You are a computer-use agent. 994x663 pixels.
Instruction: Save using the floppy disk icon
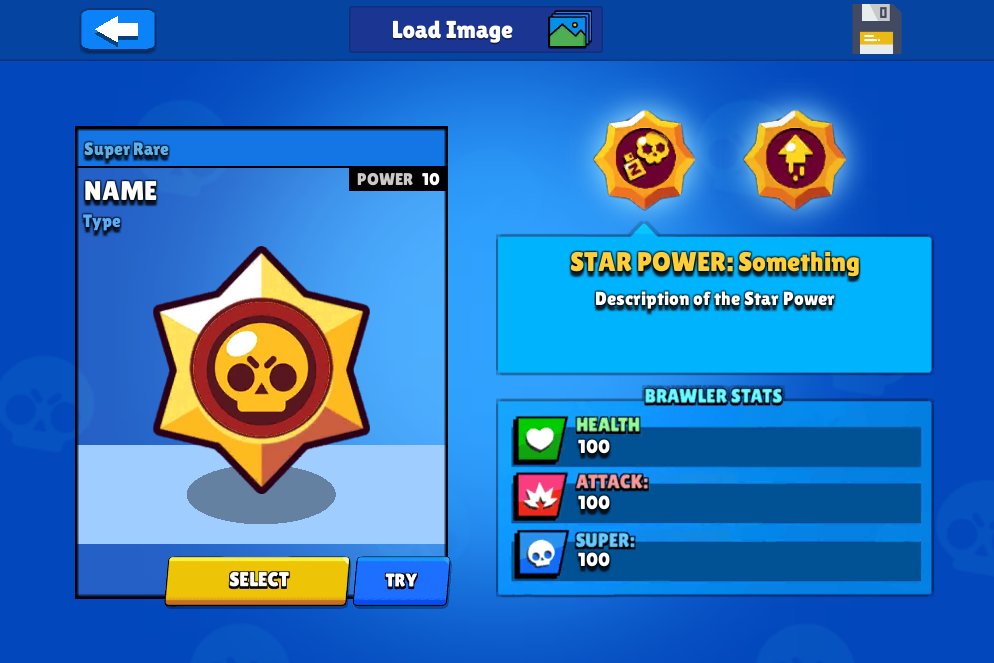click(x=876, y=30)
